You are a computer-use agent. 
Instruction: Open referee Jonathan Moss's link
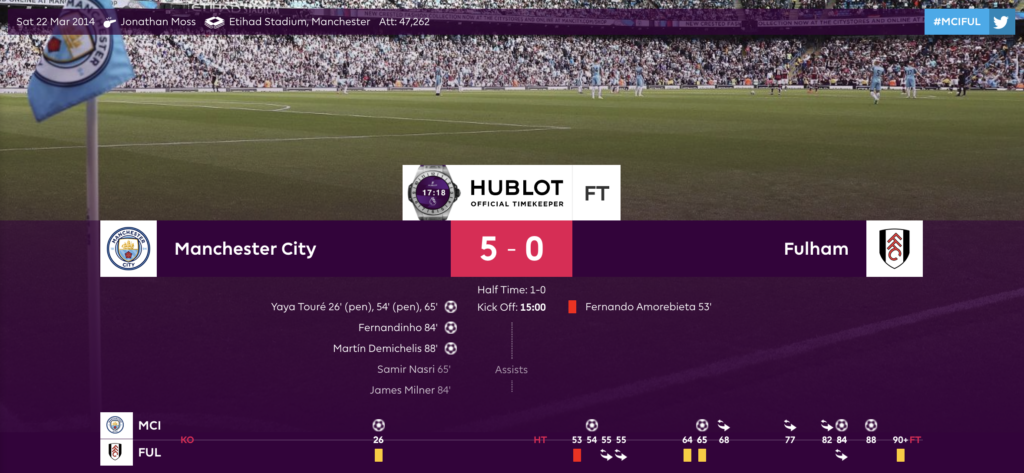157,21
